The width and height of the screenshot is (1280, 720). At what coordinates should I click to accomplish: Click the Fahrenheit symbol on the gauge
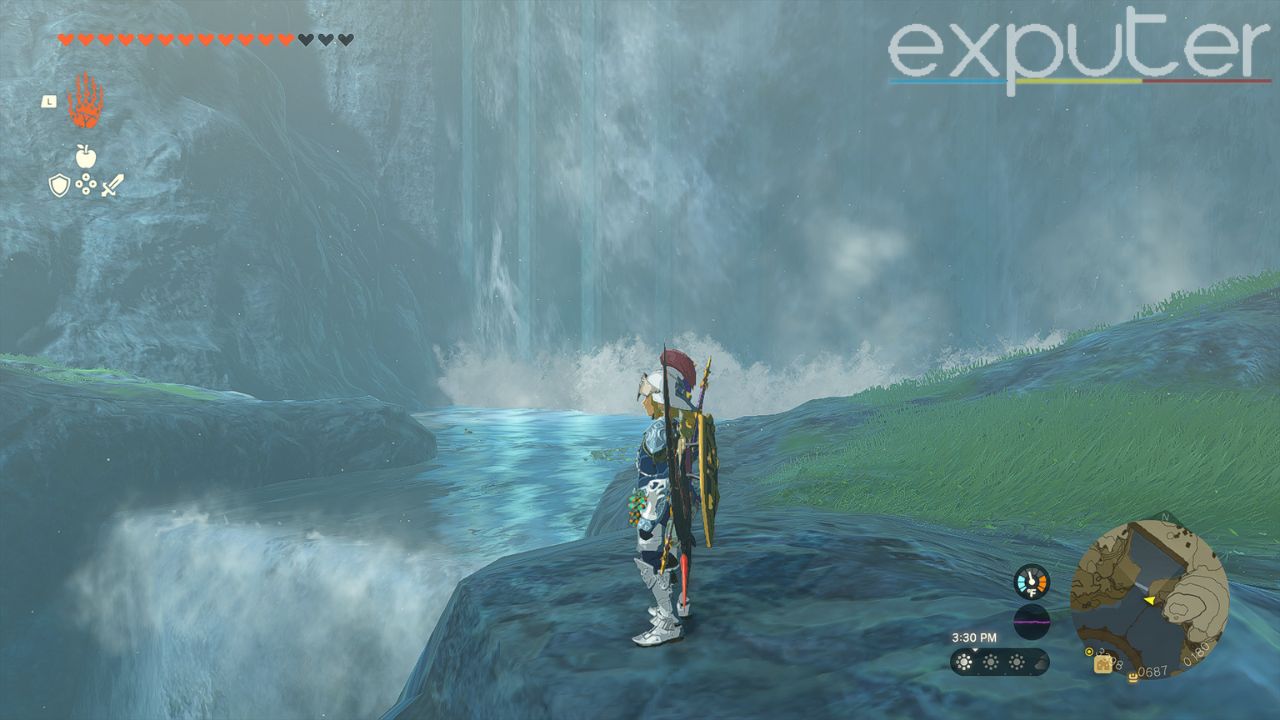(x=1032, y=593)
